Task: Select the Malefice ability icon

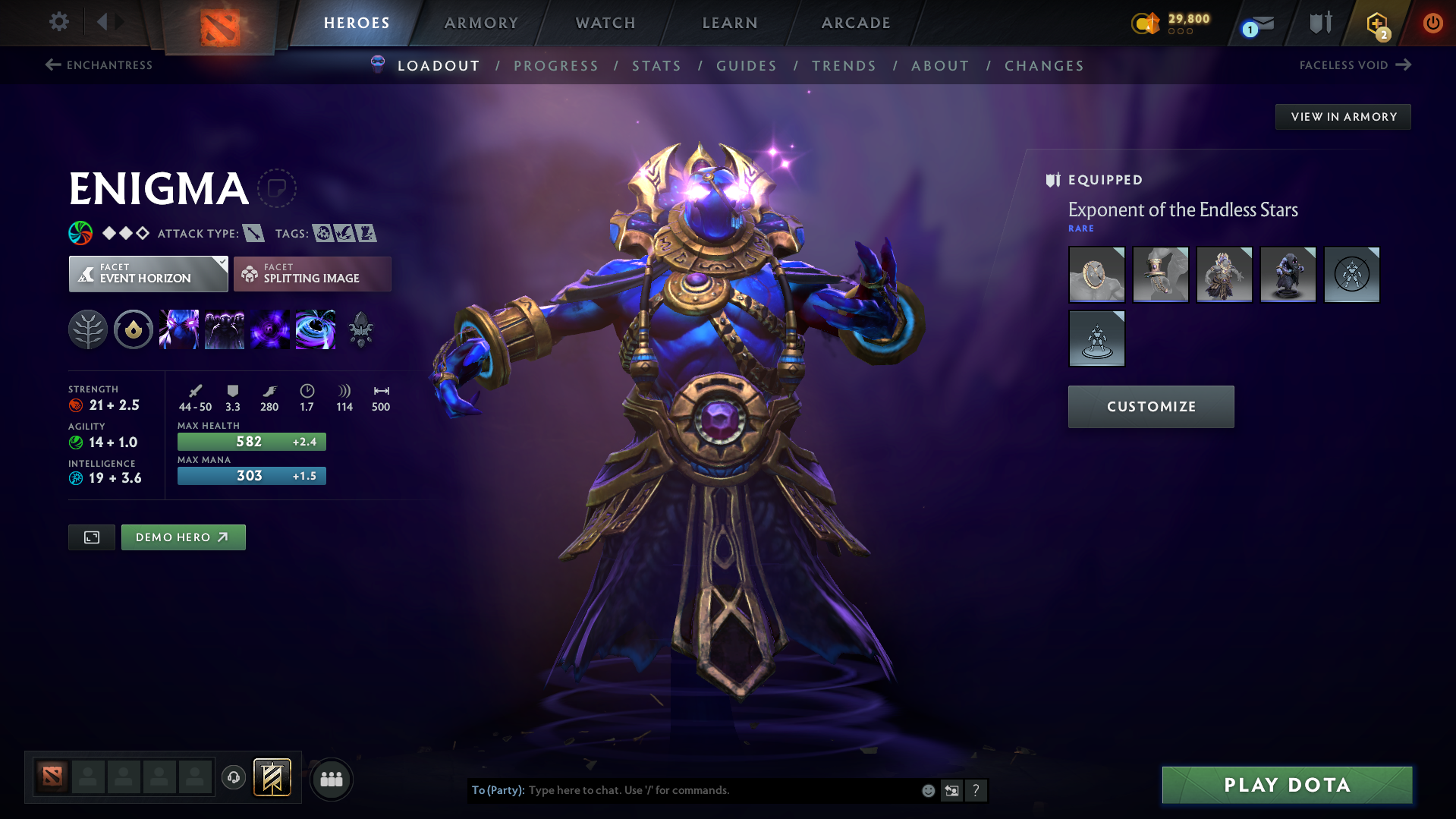Action: click(x=179, y=329)
